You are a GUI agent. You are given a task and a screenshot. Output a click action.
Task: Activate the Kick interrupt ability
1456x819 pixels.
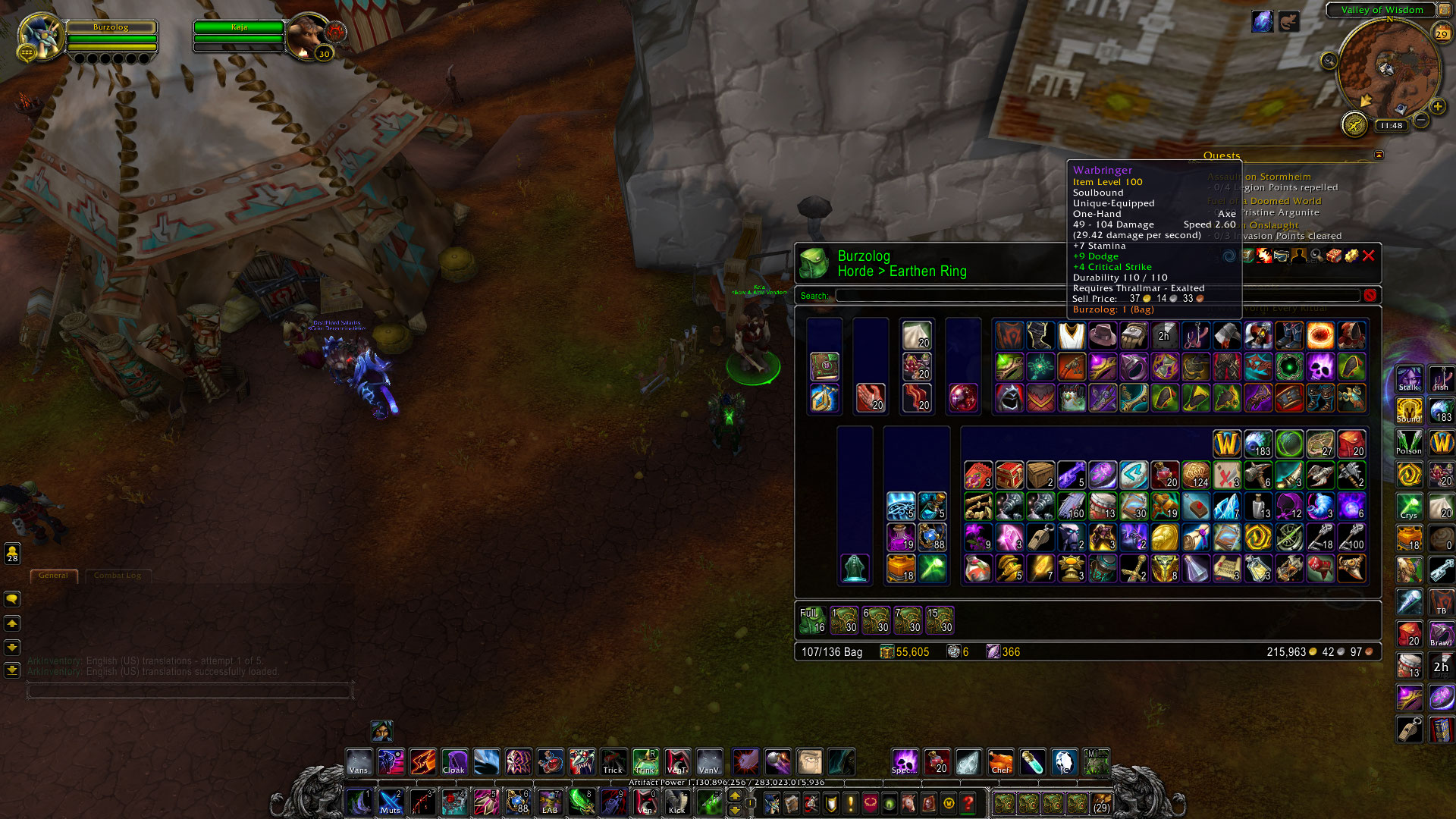click(677, 802)
